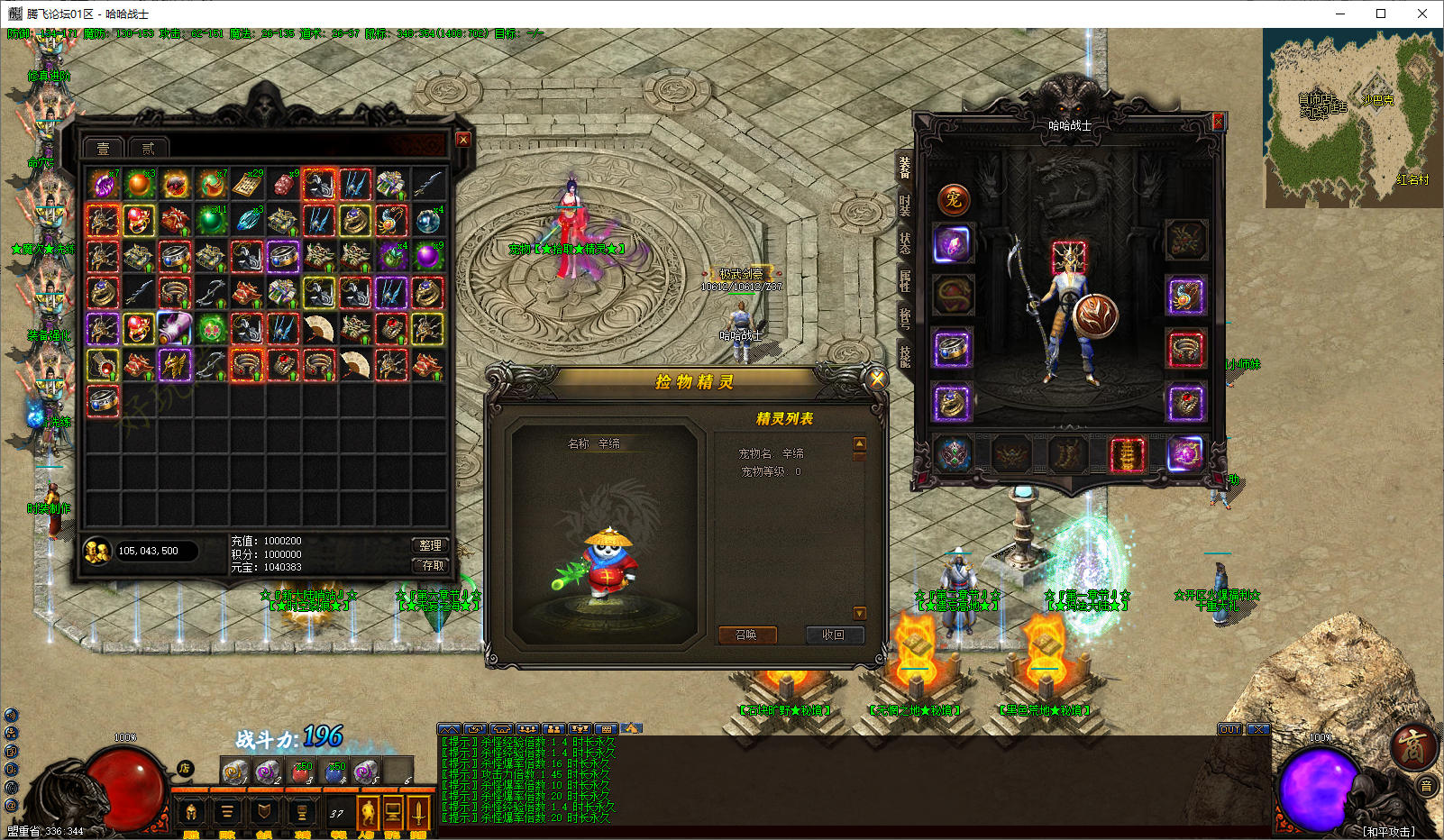Switch to bag page 贰 tab

pyautogui.click(x=148, y=148)
